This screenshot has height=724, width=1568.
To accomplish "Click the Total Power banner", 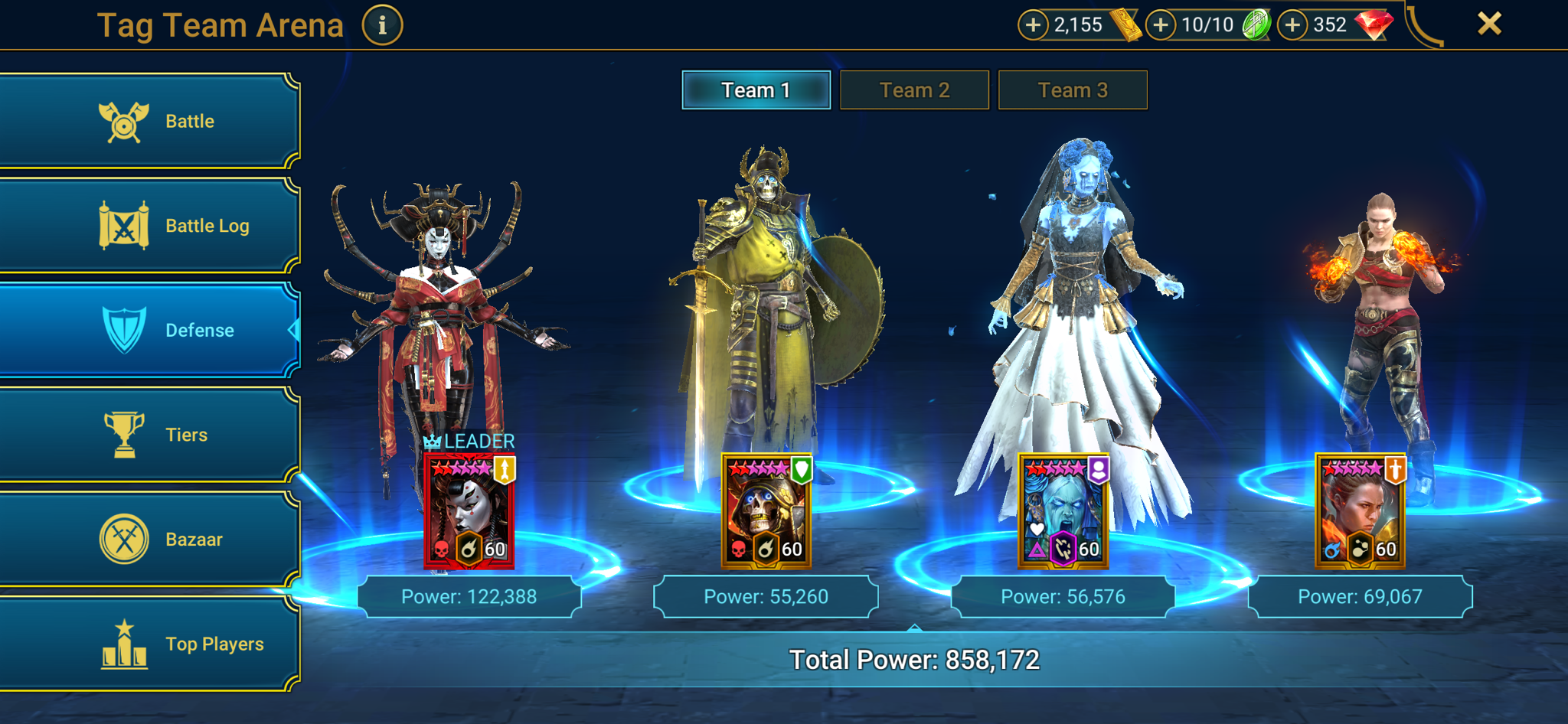I will [915, 657].
